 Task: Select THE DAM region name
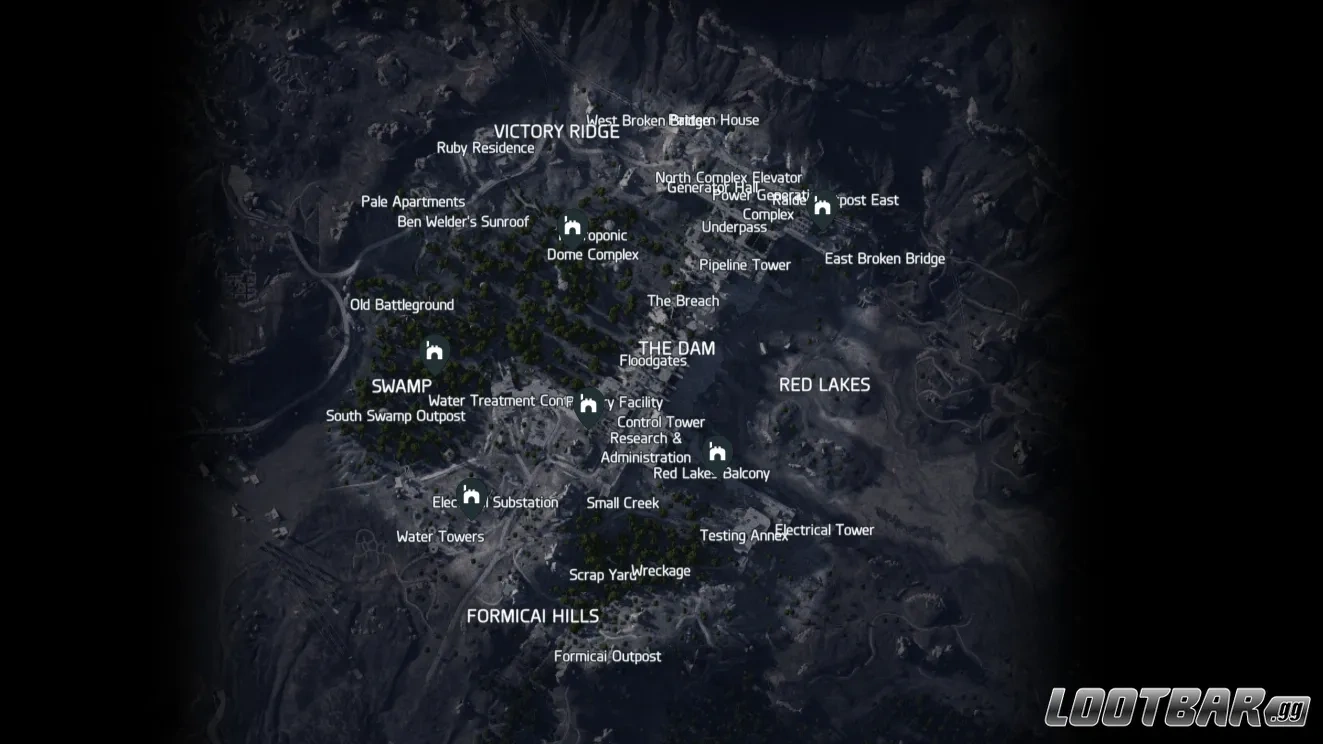click(x=679, y=348)
